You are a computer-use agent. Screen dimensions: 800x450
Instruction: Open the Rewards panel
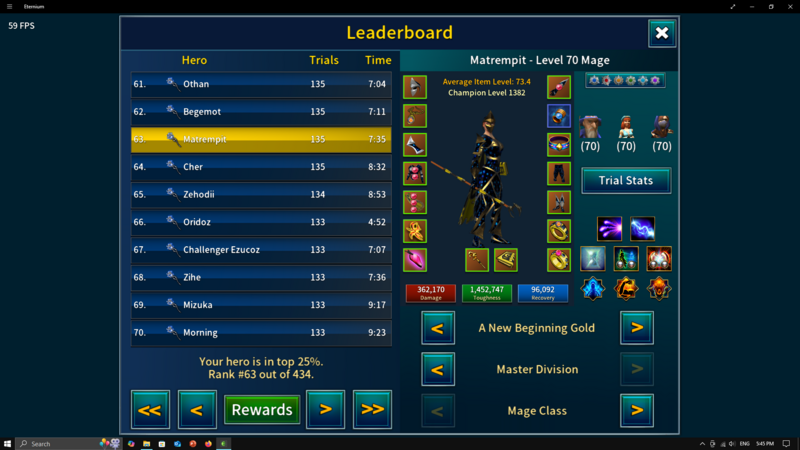tap(262, 409)
